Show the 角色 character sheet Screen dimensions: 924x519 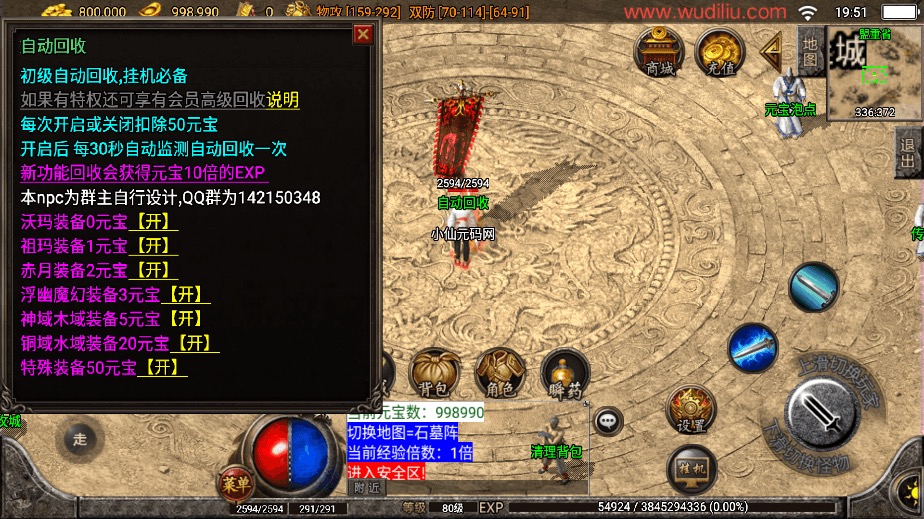click(x=498, y=374)
